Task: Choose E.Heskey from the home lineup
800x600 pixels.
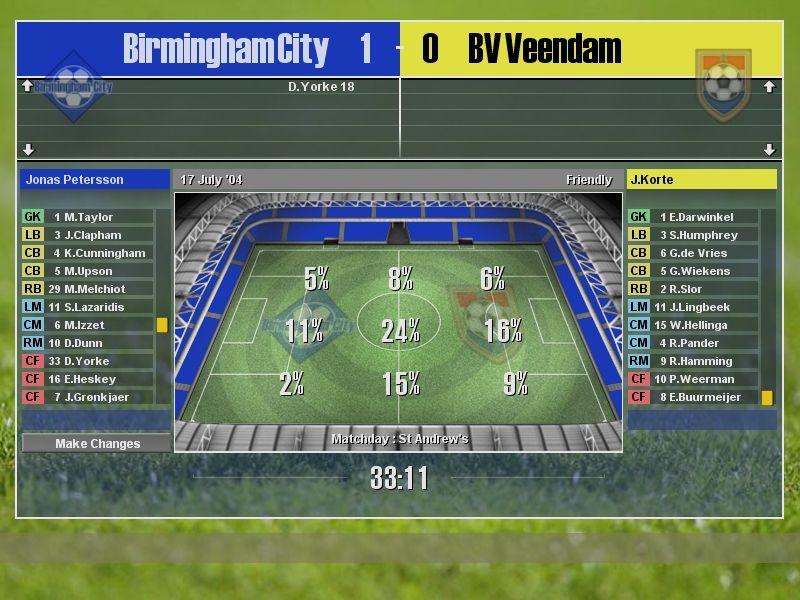Action: (x=90, y=379)
